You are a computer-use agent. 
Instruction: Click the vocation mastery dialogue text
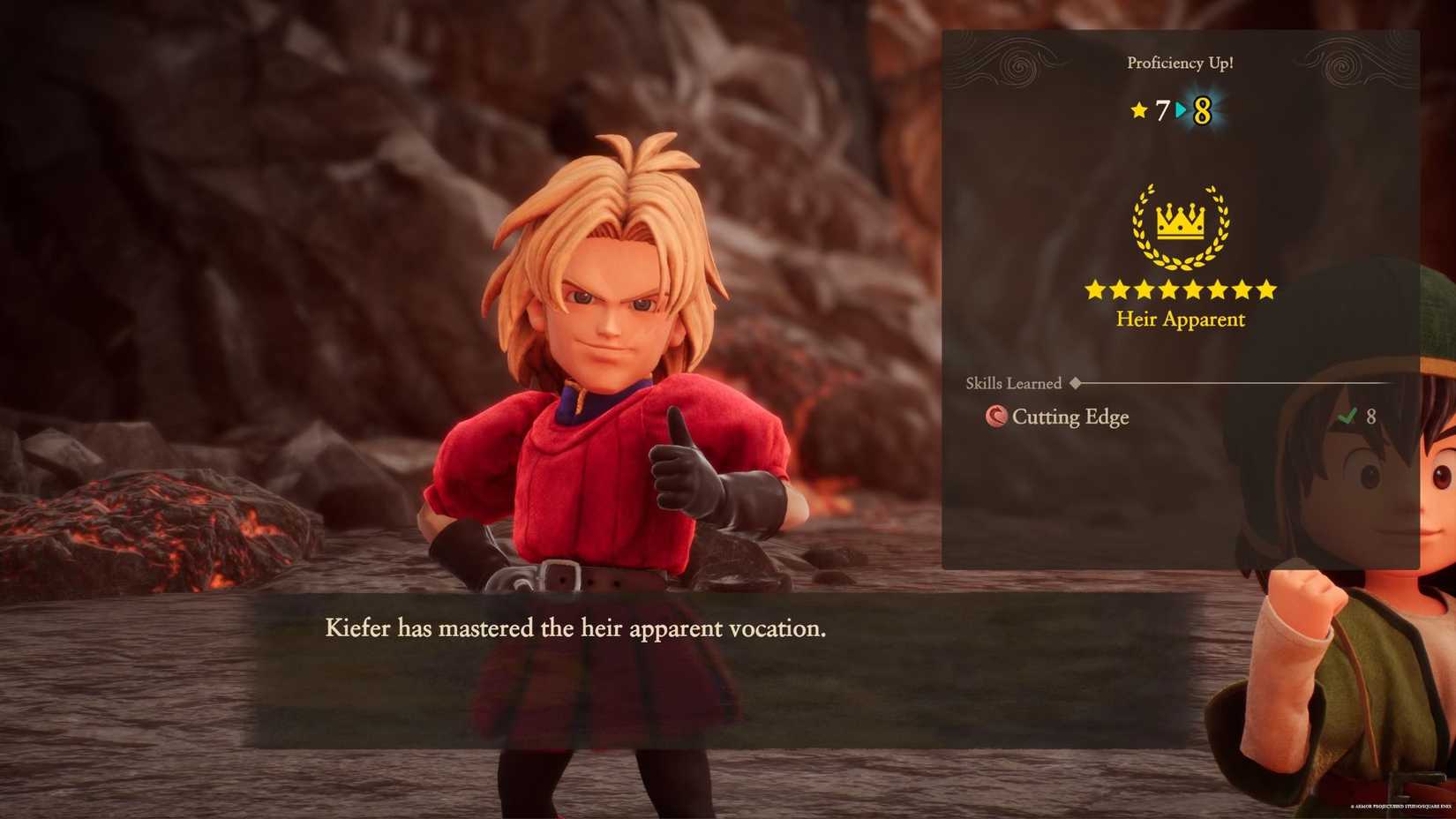[x=574, y=628]
